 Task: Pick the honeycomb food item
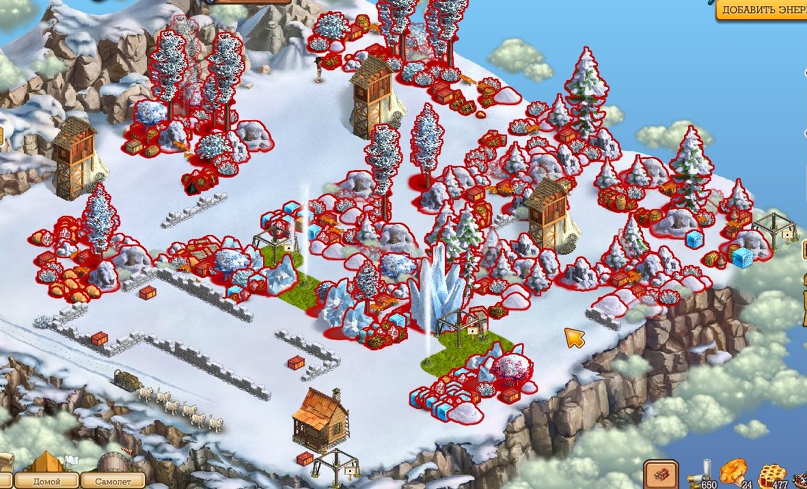point(772,470)
